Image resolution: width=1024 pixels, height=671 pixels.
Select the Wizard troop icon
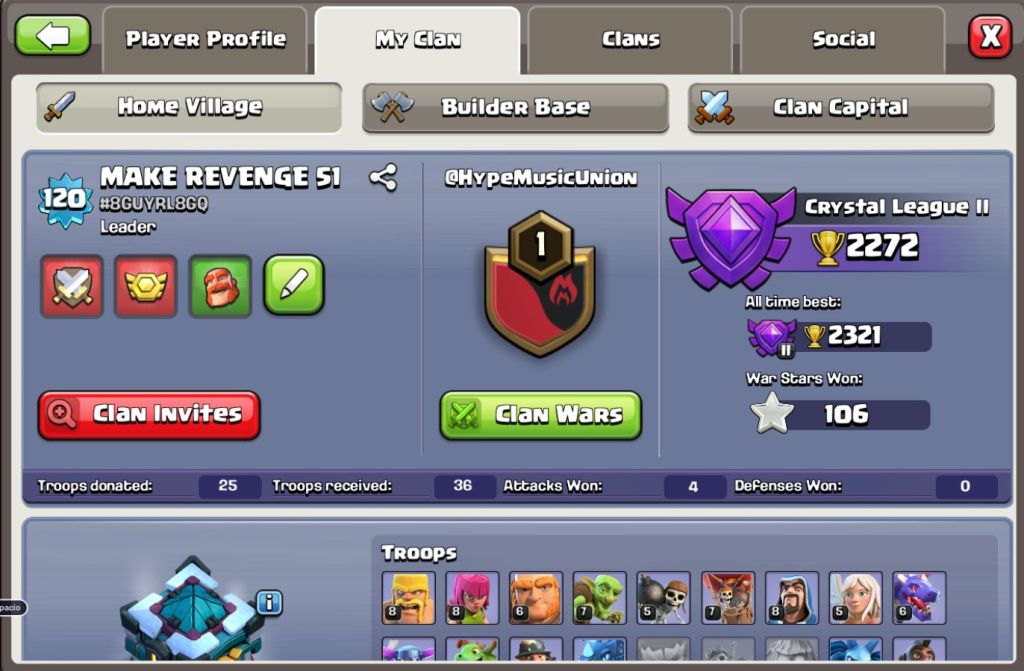click(x=791, y=598)
